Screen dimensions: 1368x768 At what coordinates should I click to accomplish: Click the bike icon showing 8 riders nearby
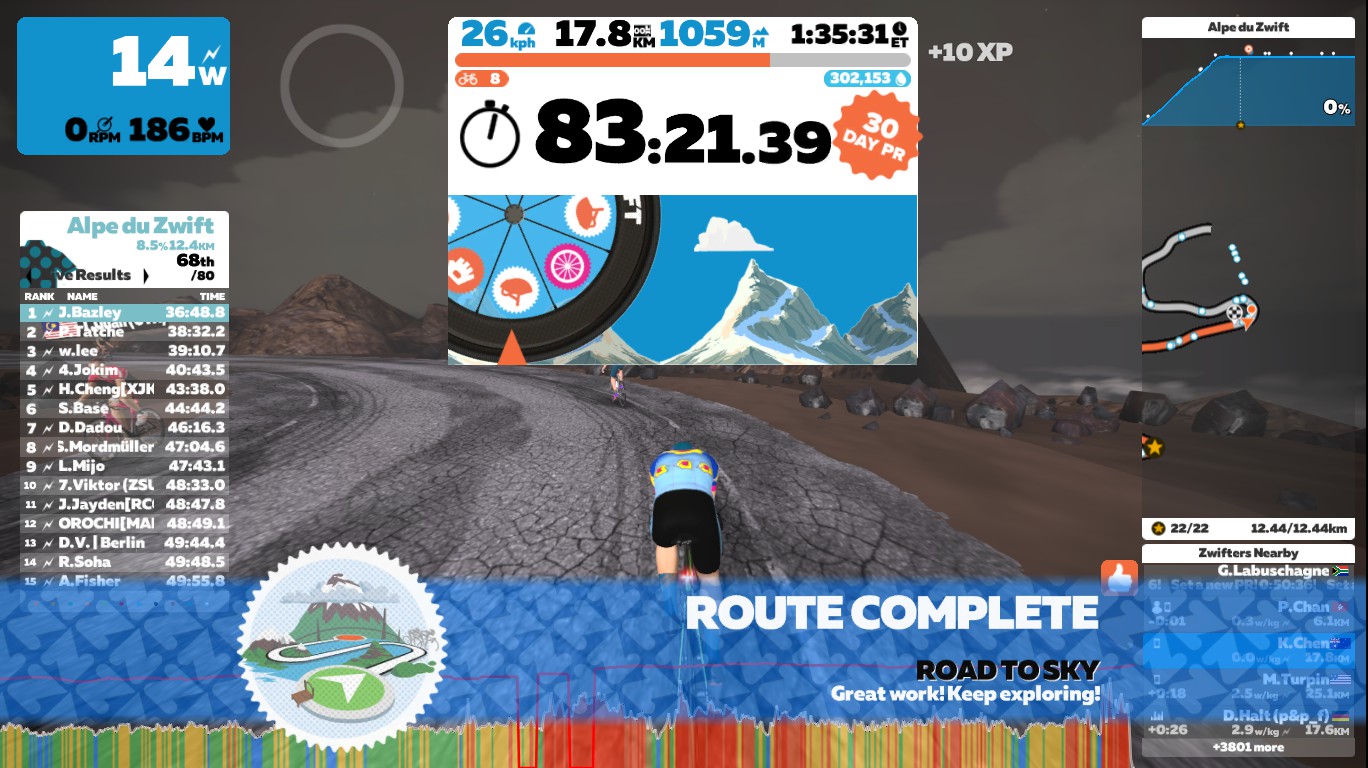470,78
